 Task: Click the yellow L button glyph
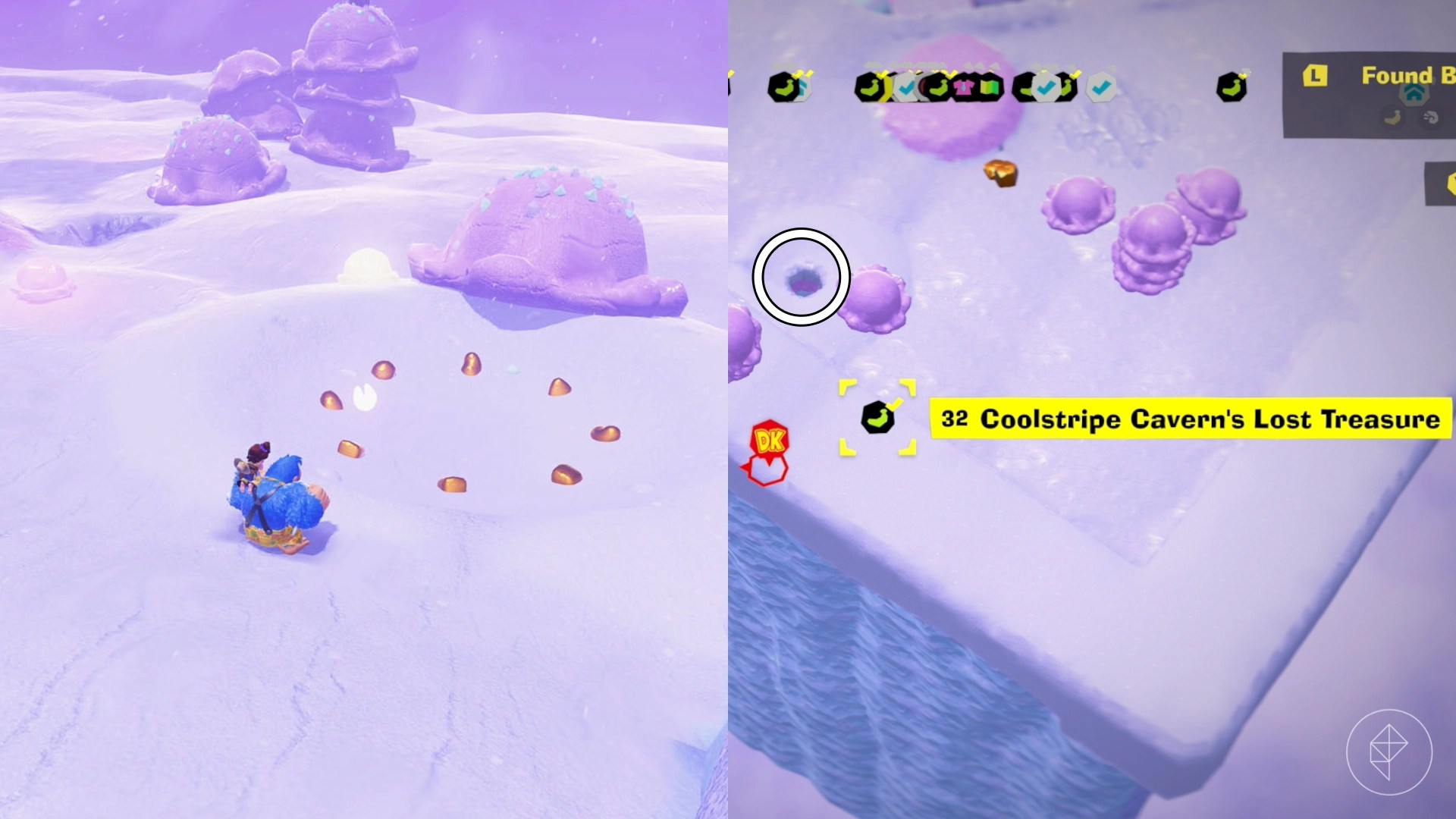[1314, 76]
